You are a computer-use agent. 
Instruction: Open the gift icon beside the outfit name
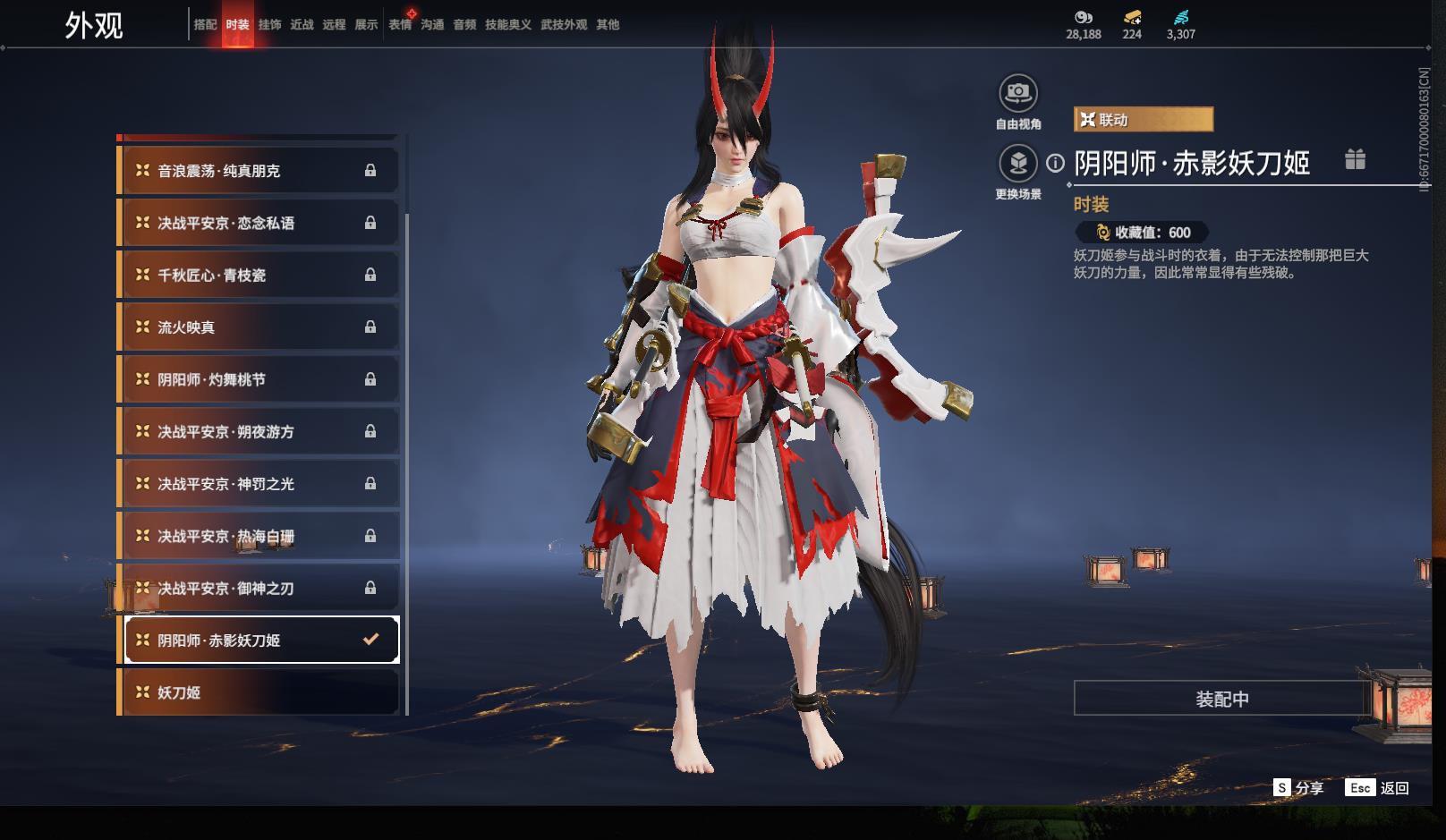pyautogui.click(x=1355, y=160)
